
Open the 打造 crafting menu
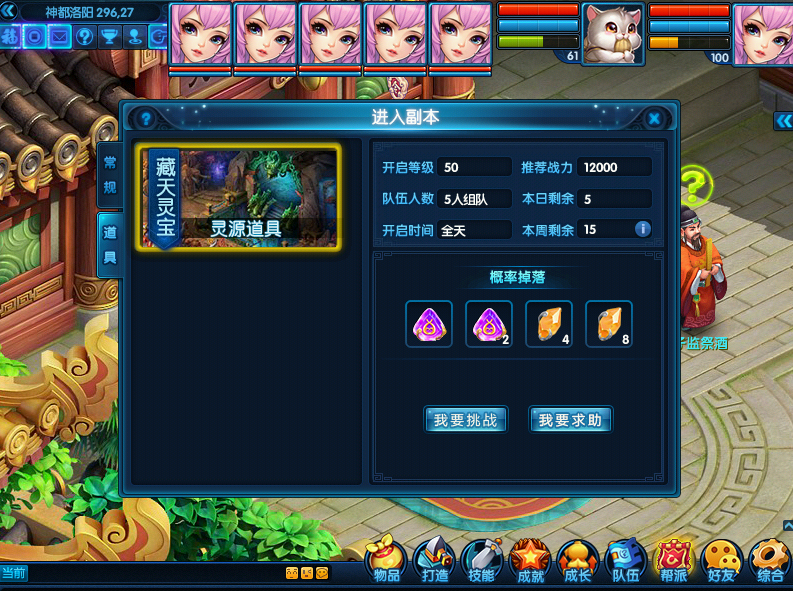435,560
